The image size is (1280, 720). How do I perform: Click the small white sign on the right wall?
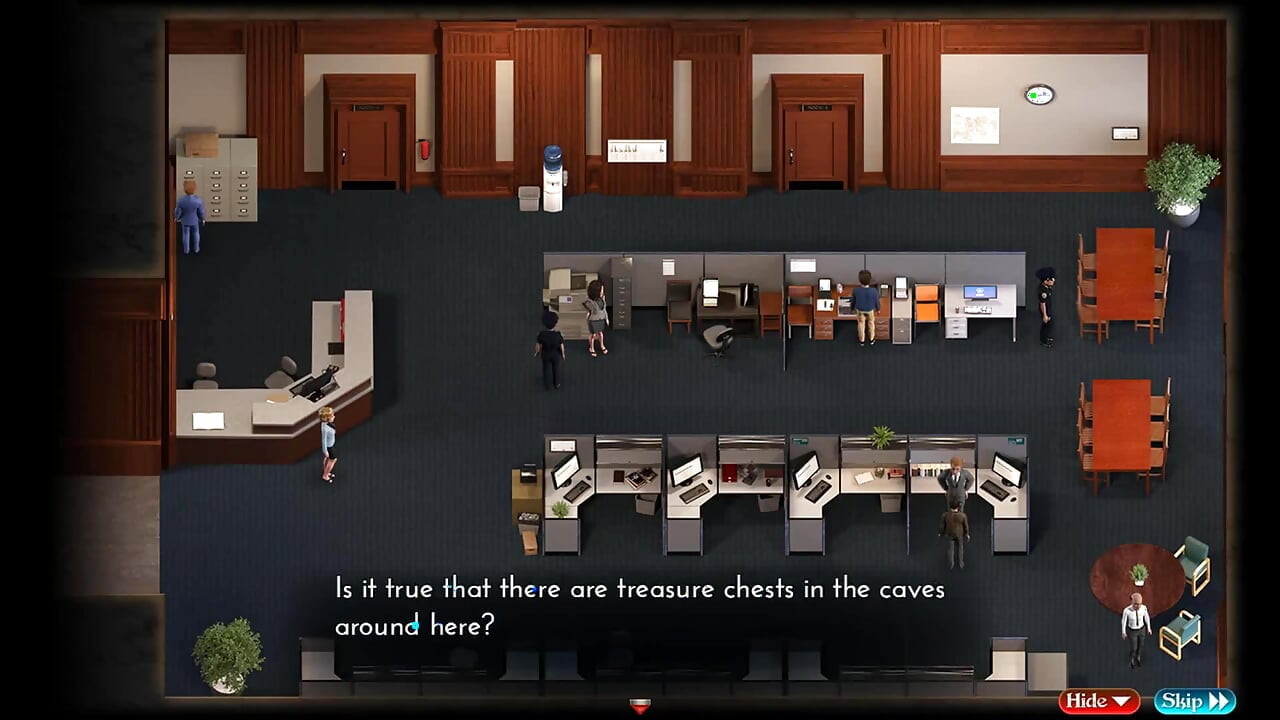click(x=1126, y=132)
